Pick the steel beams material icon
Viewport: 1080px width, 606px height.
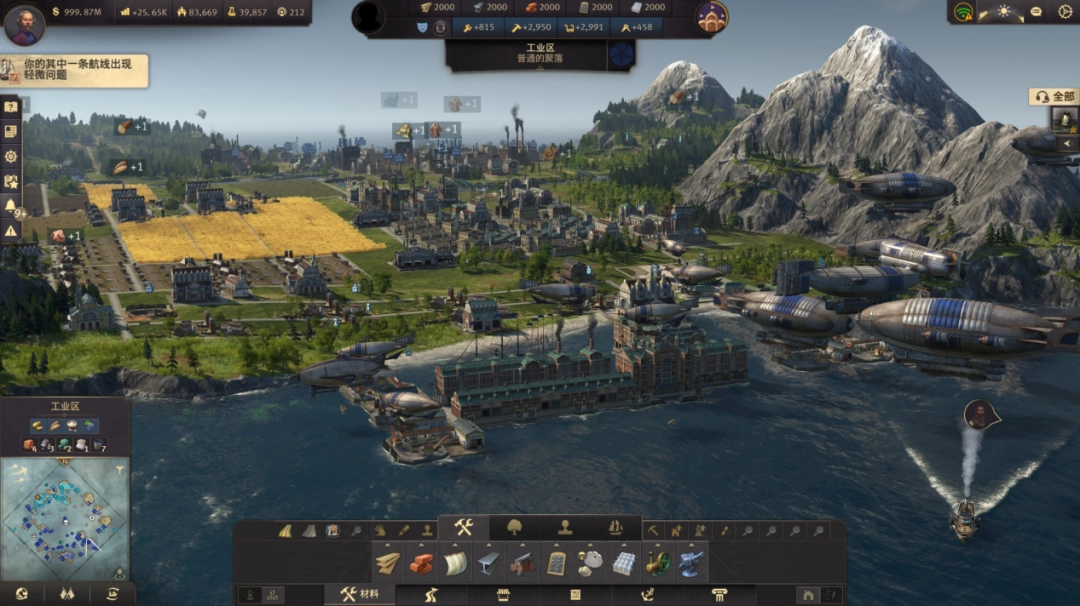click(x=488, y=563)
